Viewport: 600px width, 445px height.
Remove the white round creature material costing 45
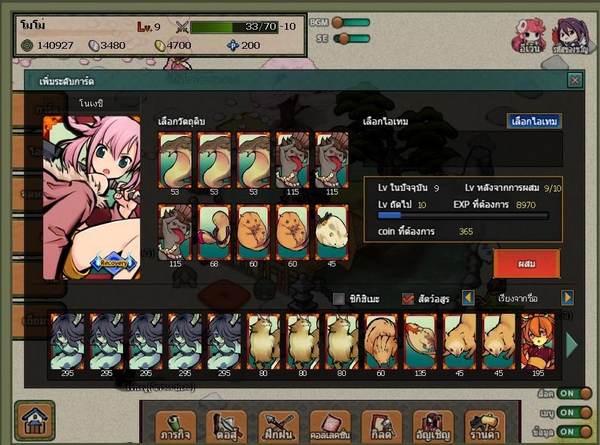(332, 231)
